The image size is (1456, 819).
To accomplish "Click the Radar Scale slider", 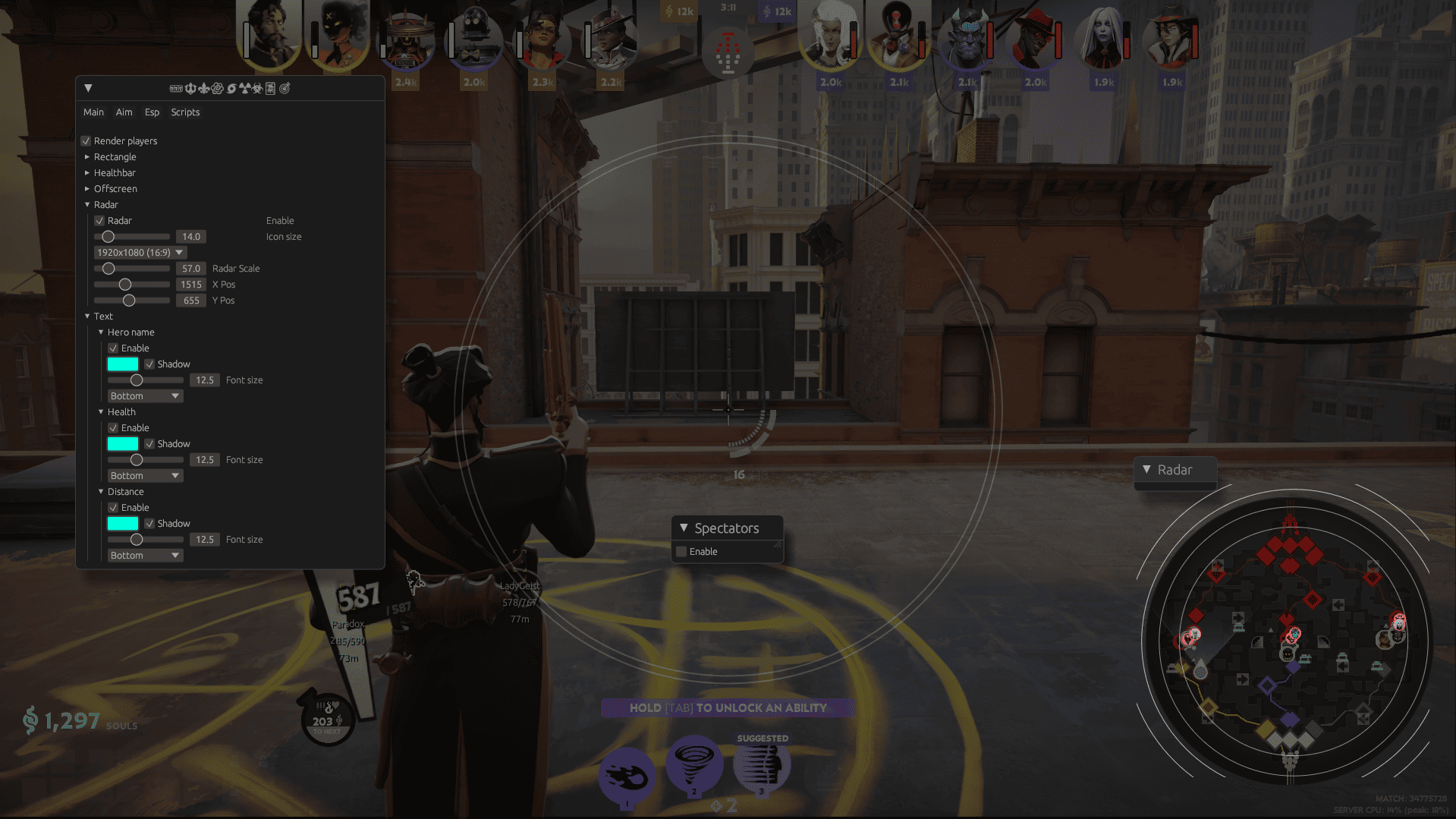I will click(x=132, y=269).
